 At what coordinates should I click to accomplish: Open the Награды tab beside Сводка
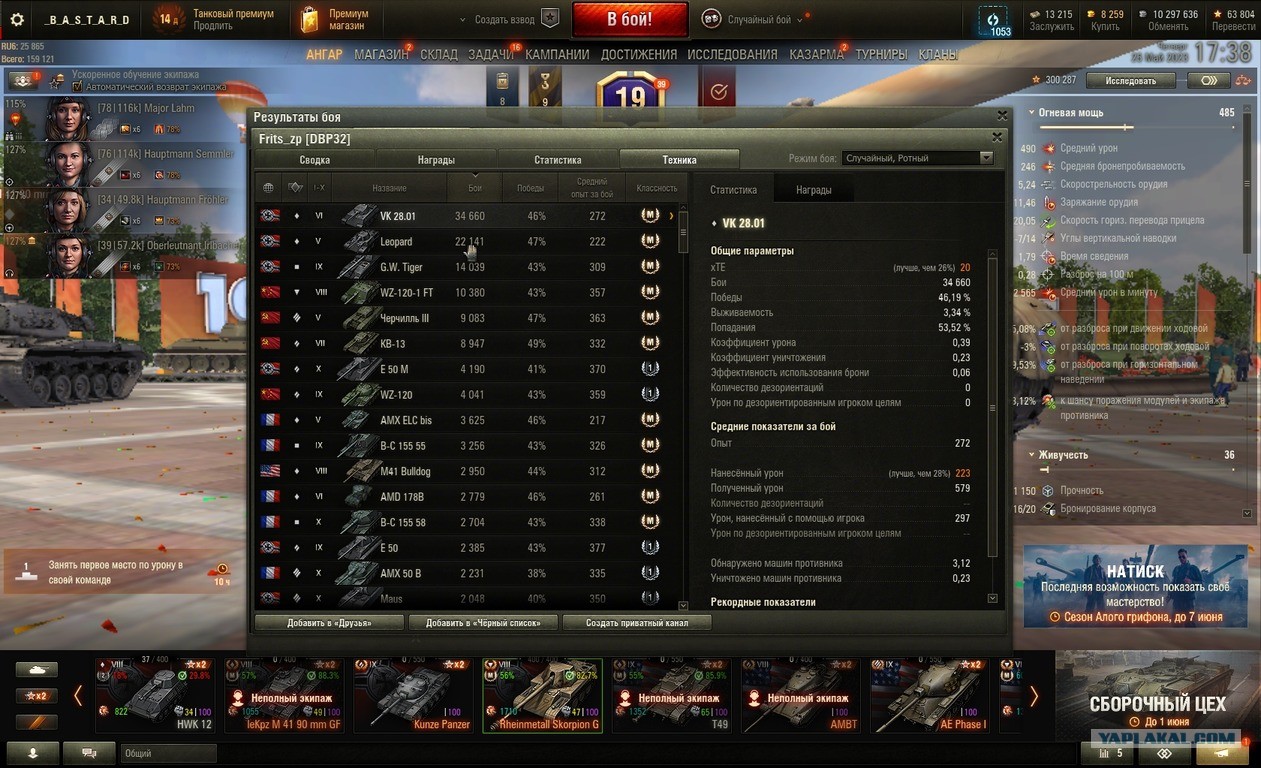point(436,159)
